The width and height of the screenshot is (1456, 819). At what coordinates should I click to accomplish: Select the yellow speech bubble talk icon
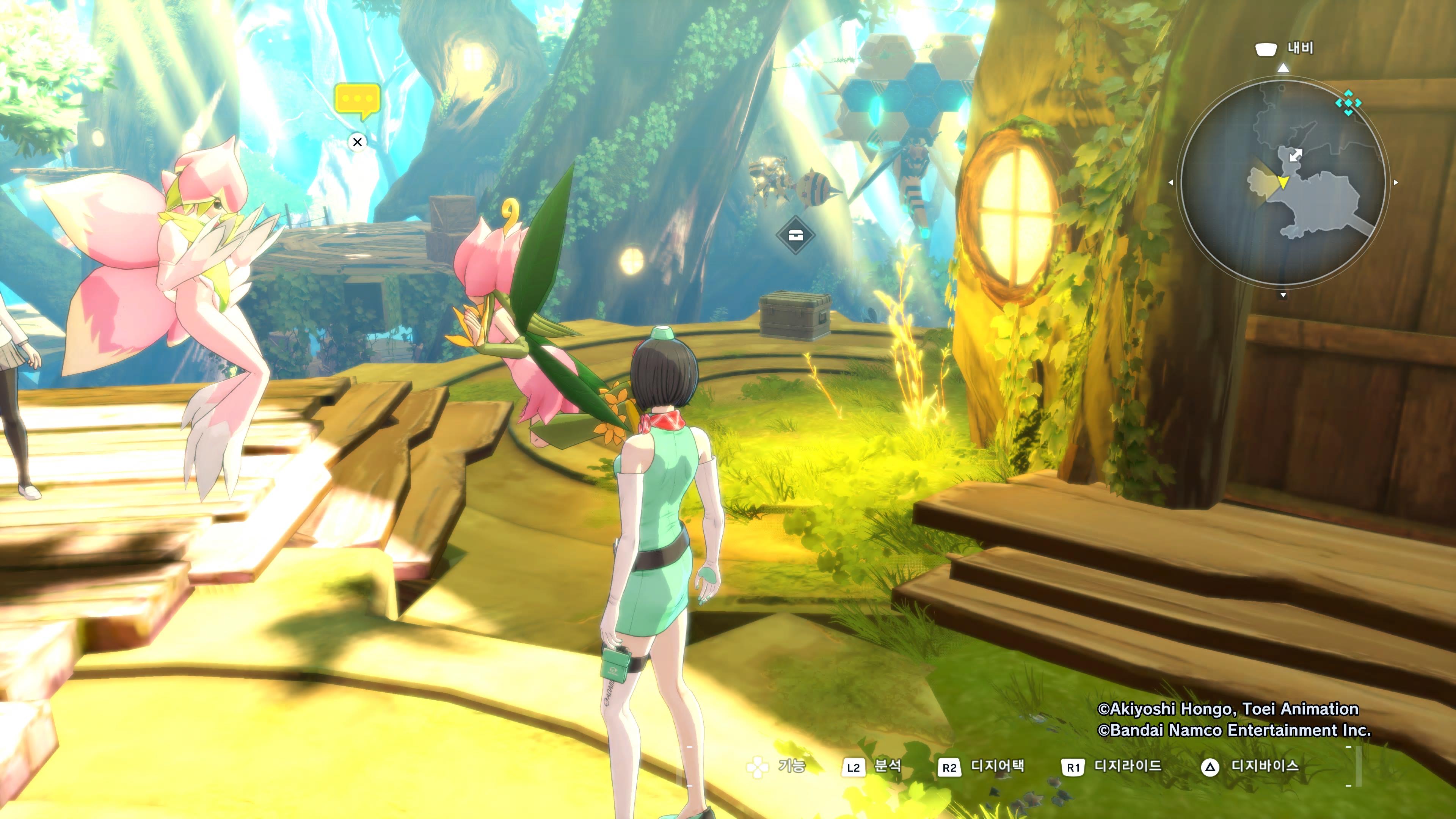click(x=357, y=100)
